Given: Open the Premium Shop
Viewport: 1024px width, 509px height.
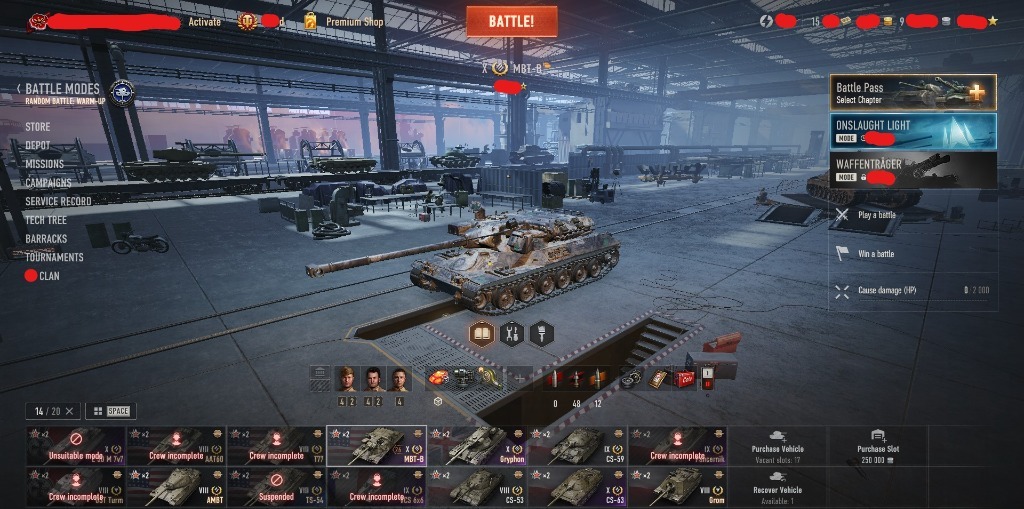Looking at the screenshot, I should coord(353,21).
